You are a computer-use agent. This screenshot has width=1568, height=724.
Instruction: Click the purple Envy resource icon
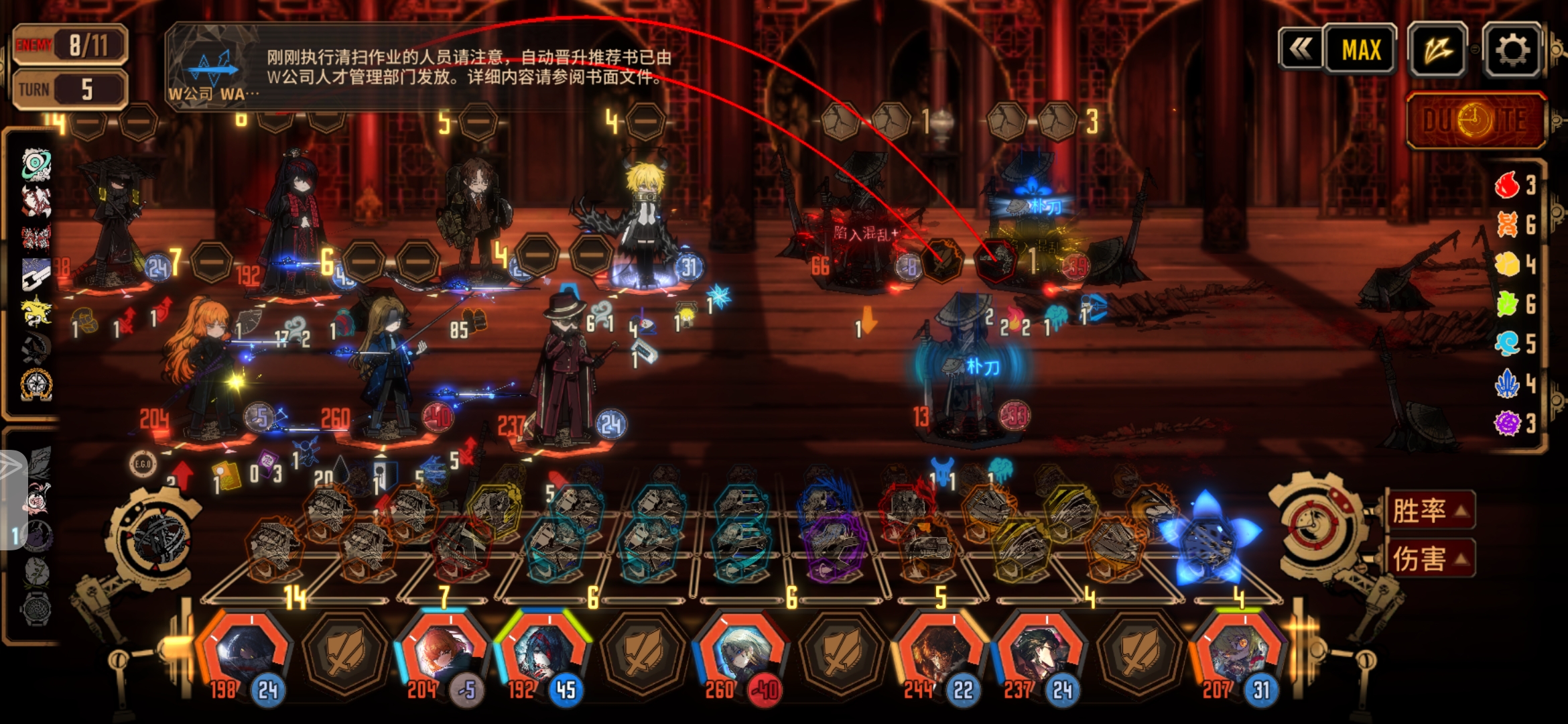pyautogui.click(x=1507, y=424)
